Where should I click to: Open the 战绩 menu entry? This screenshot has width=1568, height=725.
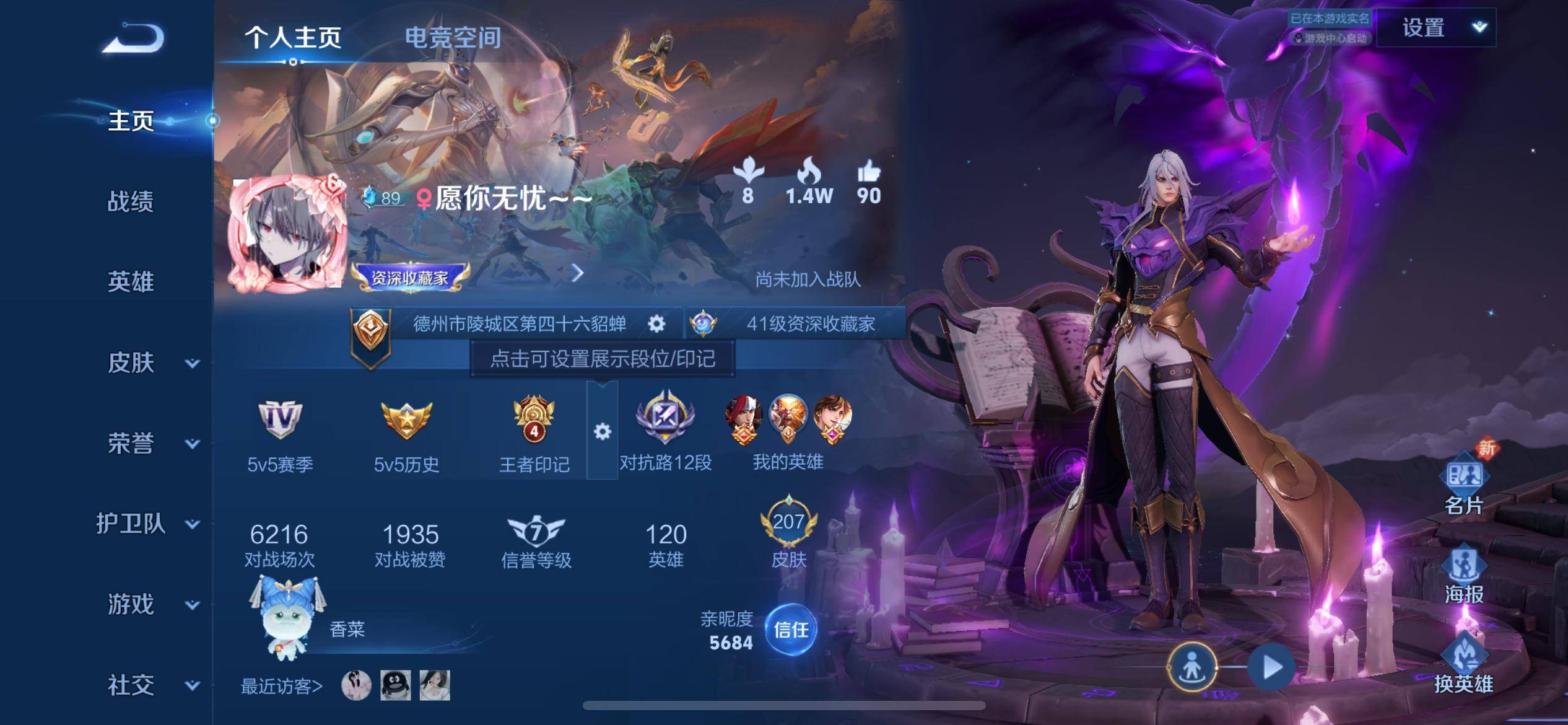tap(130, 201)
